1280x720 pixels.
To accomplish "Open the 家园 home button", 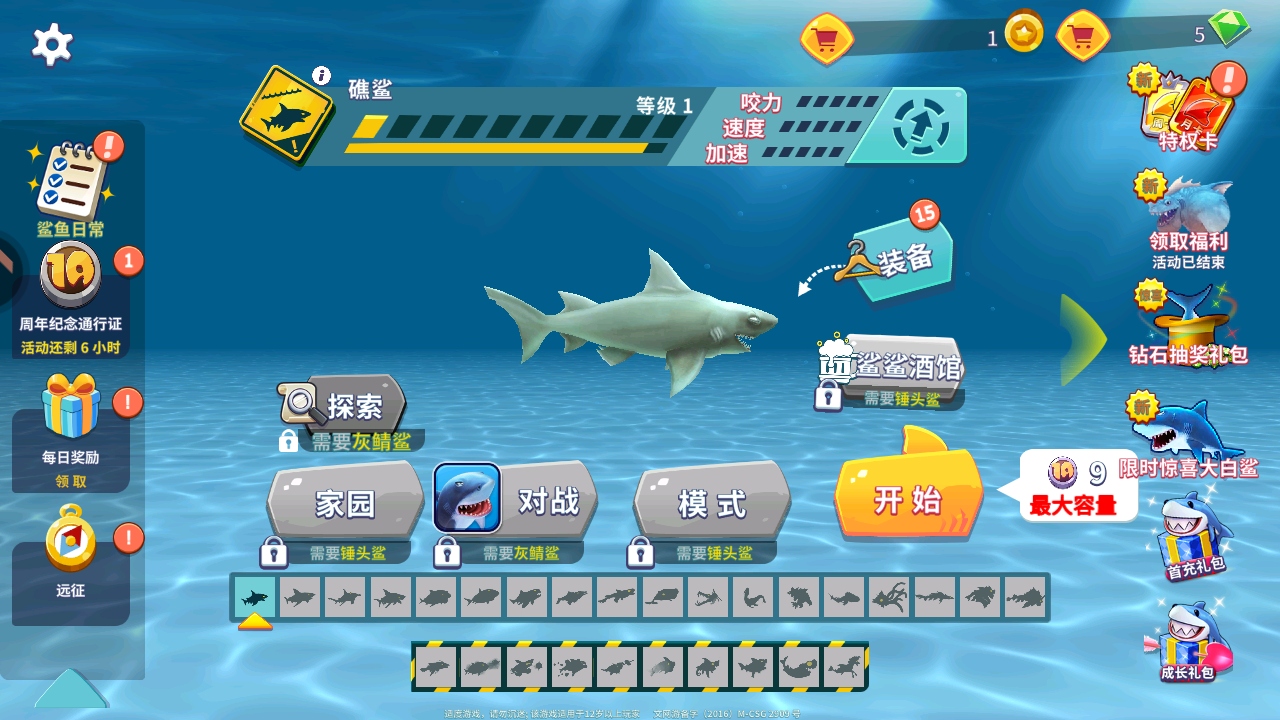I will [x=345, y=502].
